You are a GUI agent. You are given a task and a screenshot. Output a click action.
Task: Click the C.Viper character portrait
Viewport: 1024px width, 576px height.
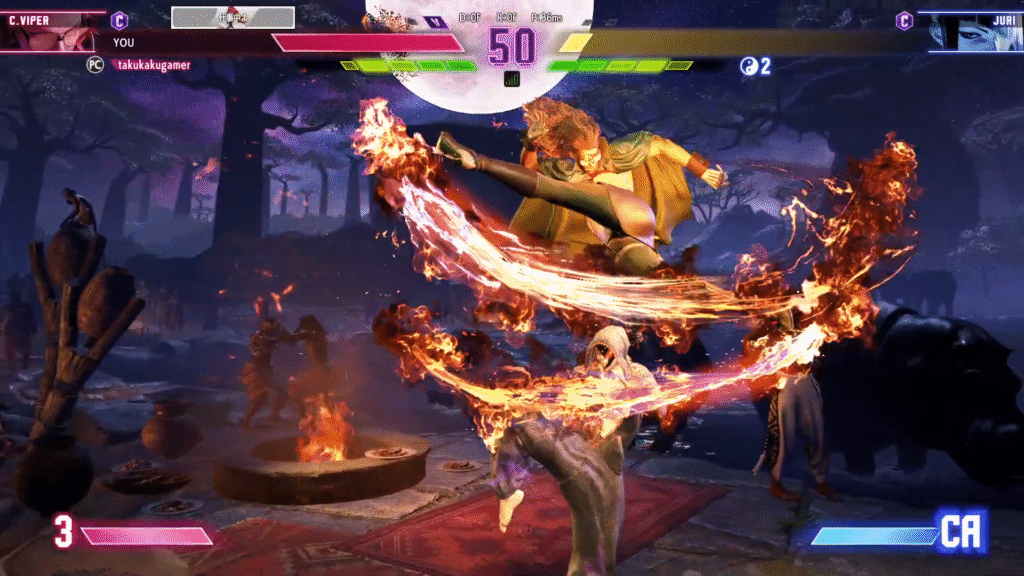(x=48, y=32)
